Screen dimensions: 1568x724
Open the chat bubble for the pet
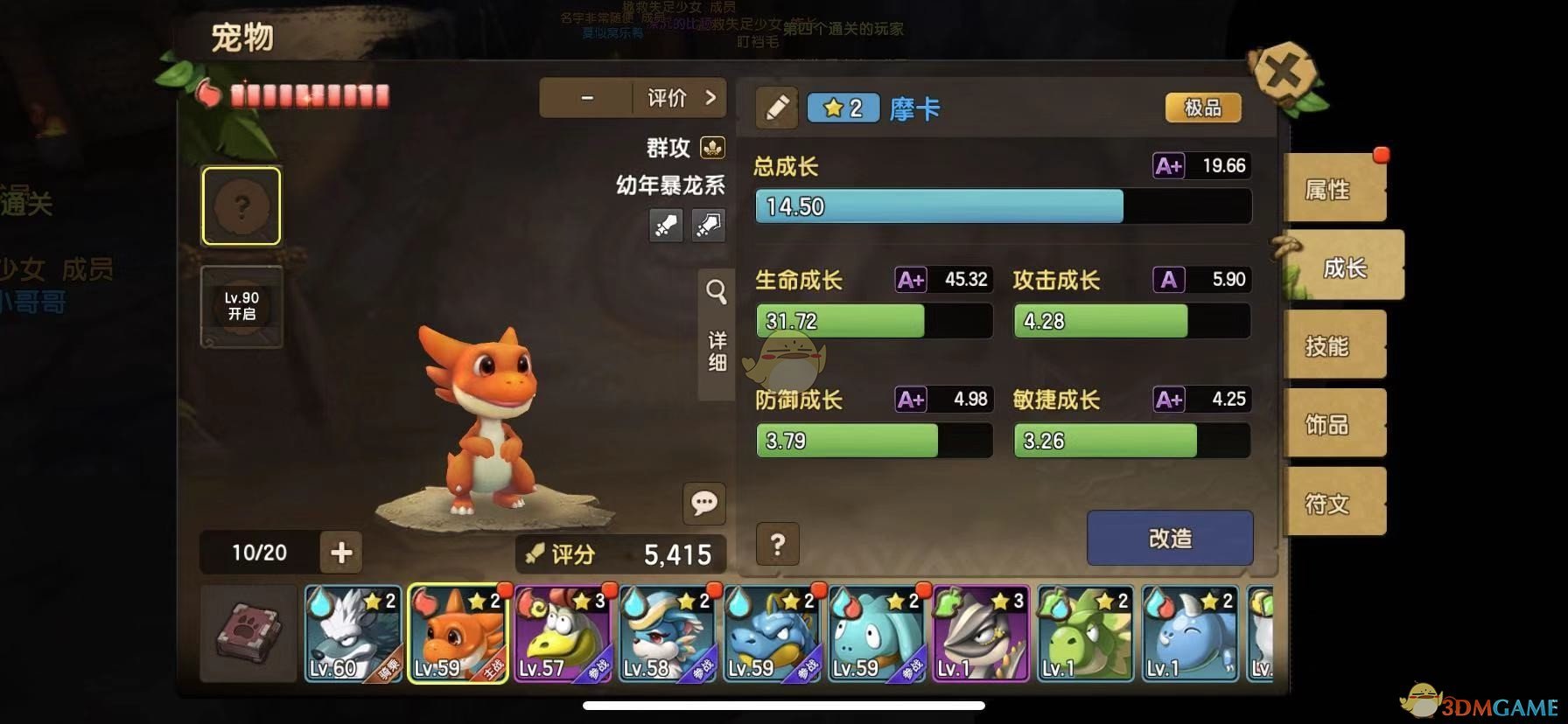click(x=703, y=501)
